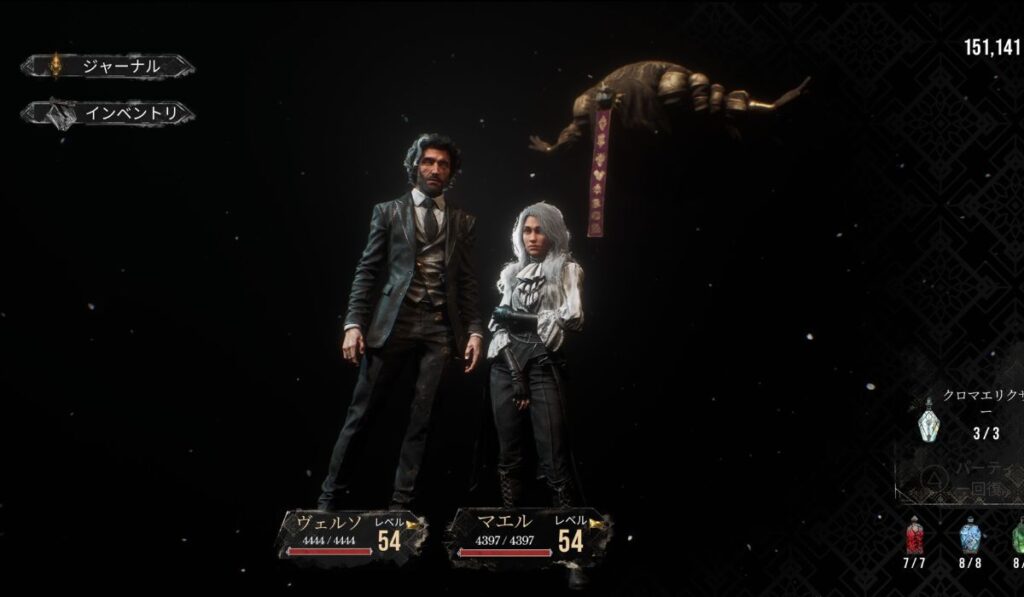Choose the green tint potion icon
This screenshot has height=597, width=1024.
(x=1018, y=535)
